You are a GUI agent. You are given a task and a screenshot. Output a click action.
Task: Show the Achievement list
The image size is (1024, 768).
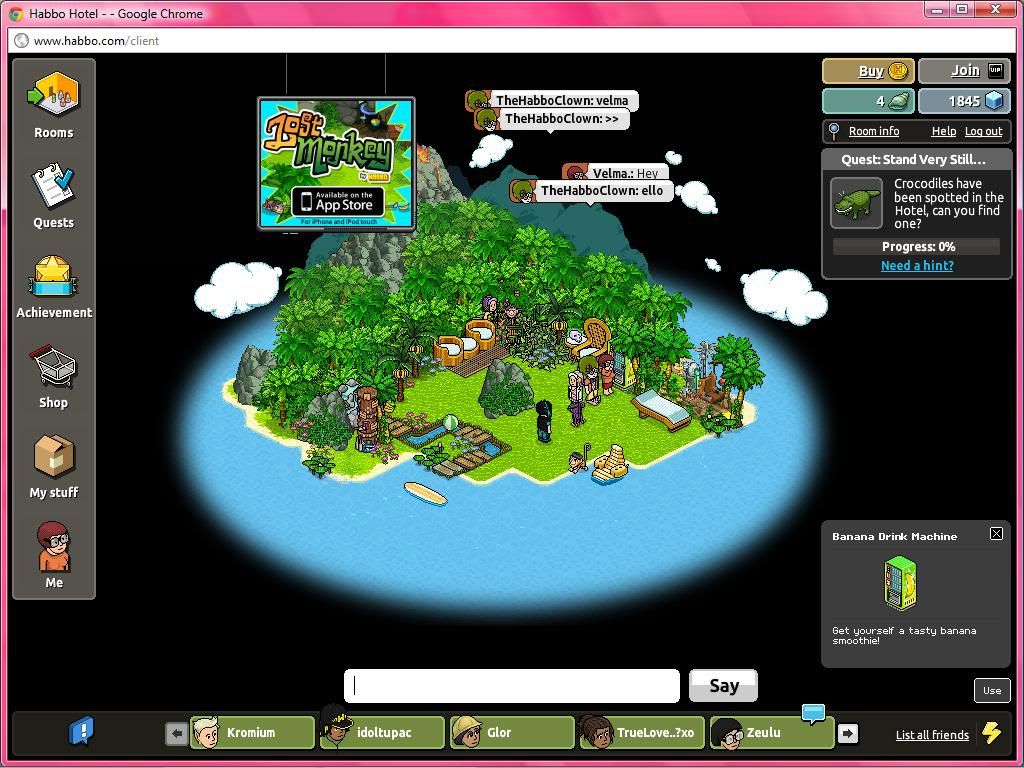[54, 286]
